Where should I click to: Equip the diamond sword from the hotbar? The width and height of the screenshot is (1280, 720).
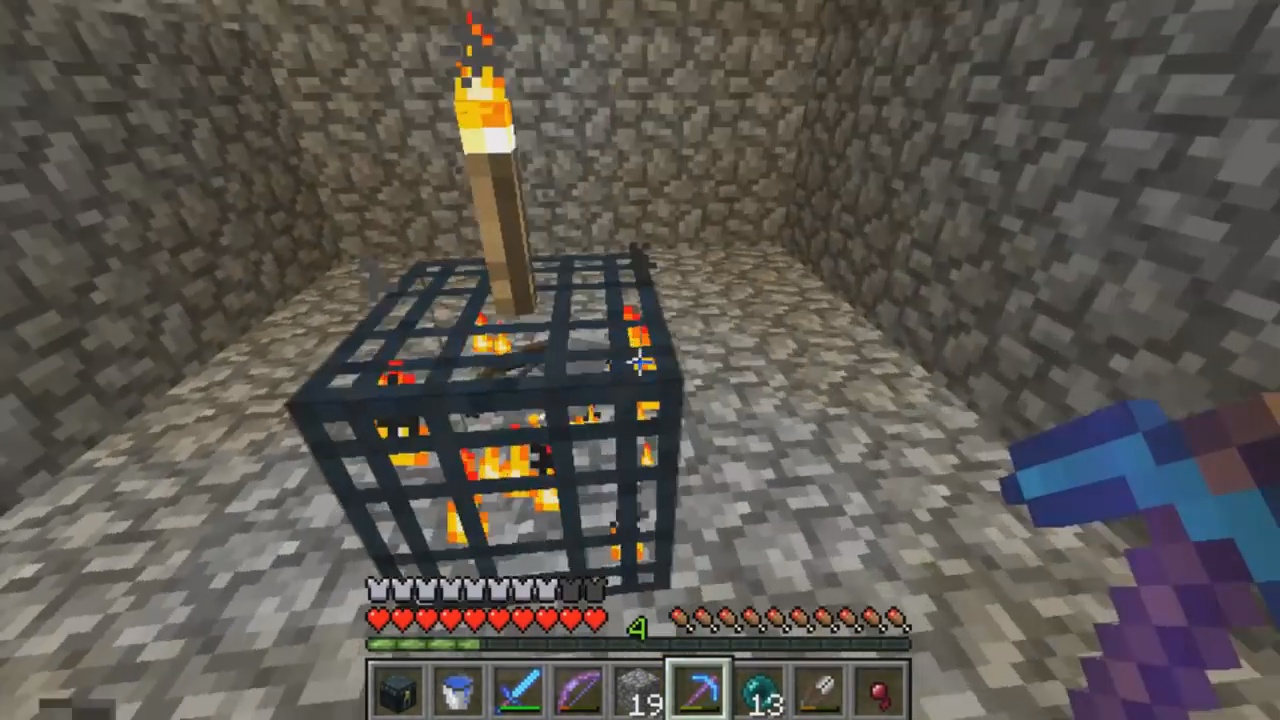519,691
